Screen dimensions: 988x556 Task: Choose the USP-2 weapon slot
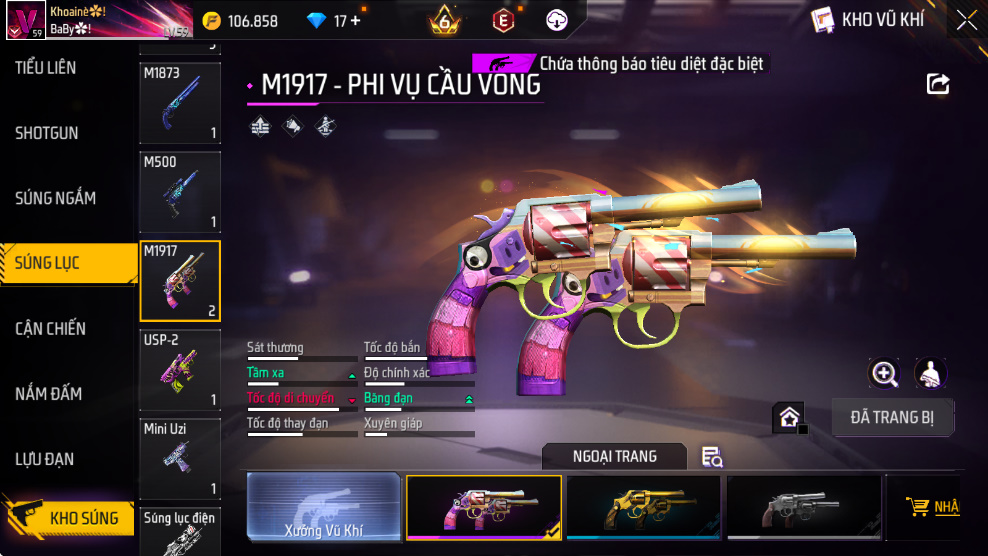180,369
